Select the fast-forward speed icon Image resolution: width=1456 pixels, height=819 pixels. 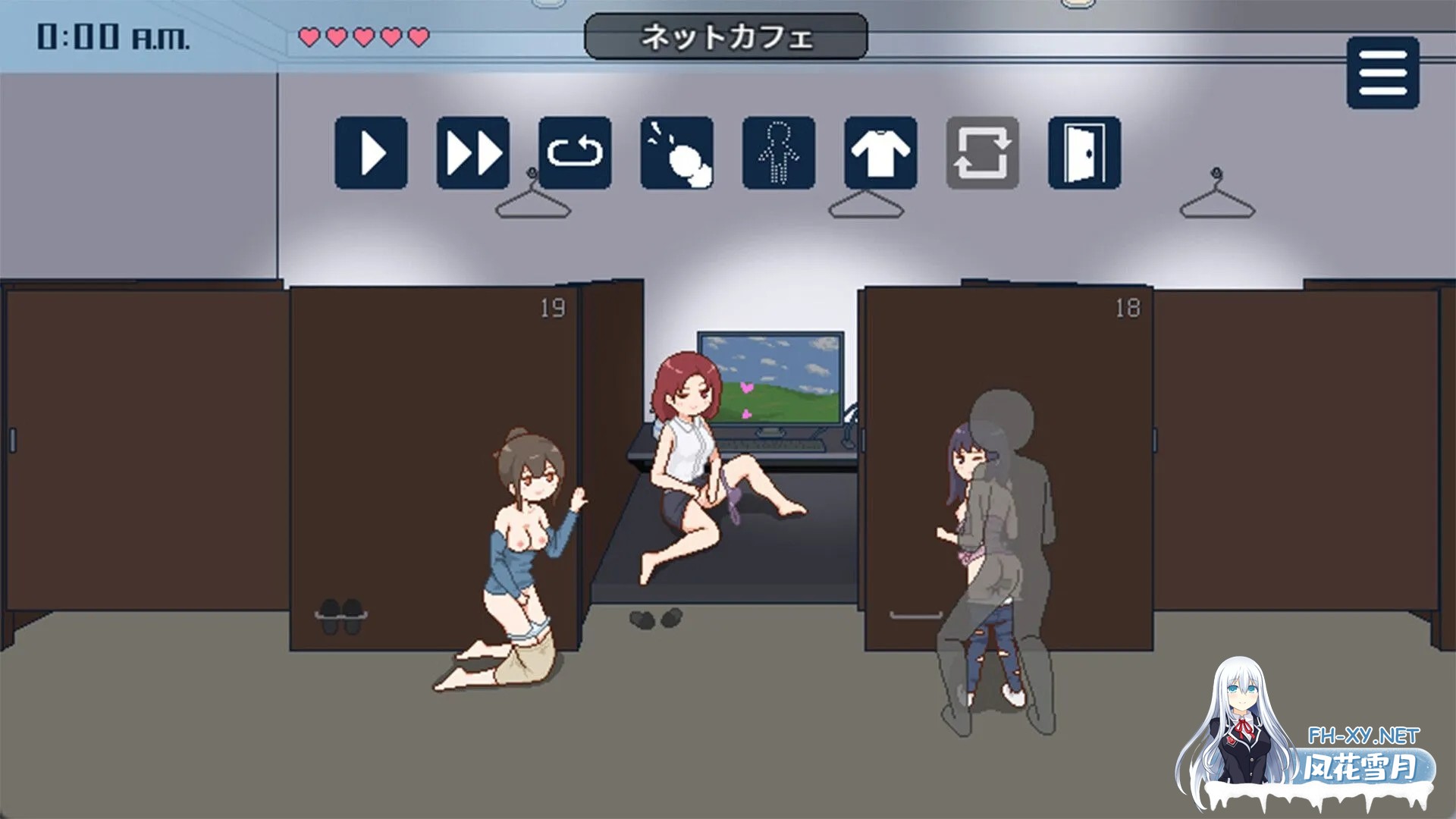[x=472, y=152]
